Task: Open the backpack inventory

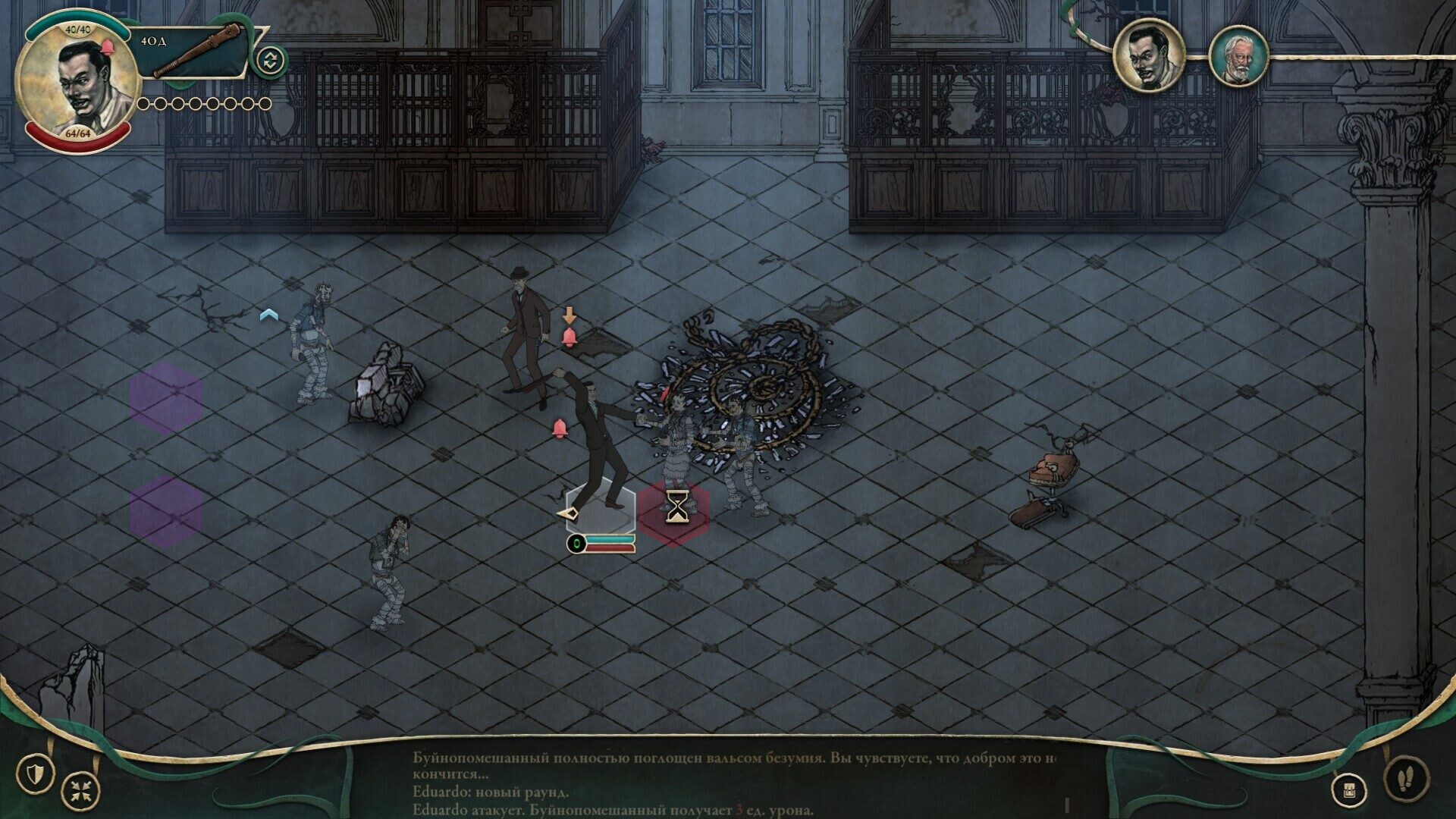Action: pos(1350,790)
